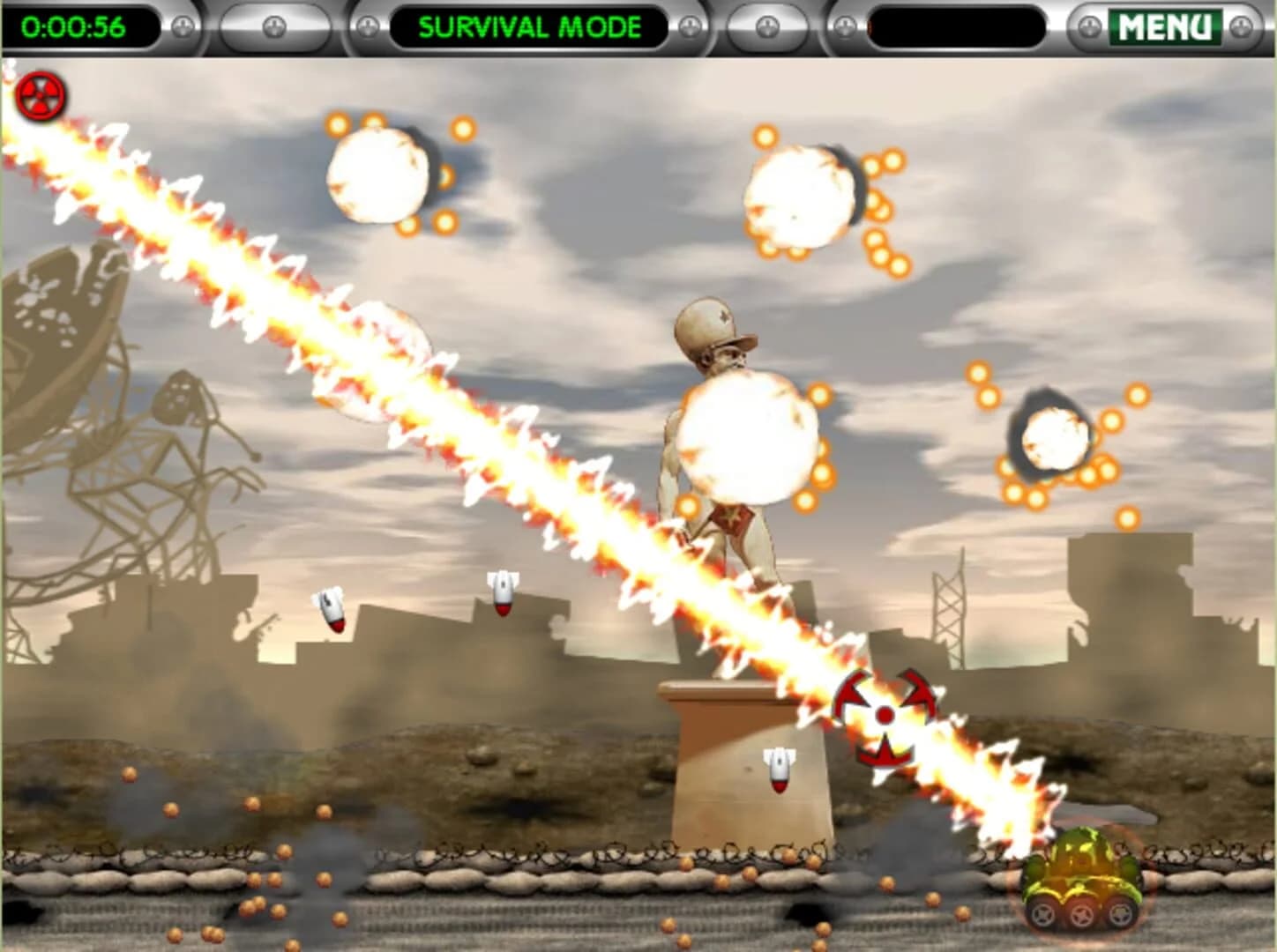Click the explosion covering the statue's chest

pos(745,436)
